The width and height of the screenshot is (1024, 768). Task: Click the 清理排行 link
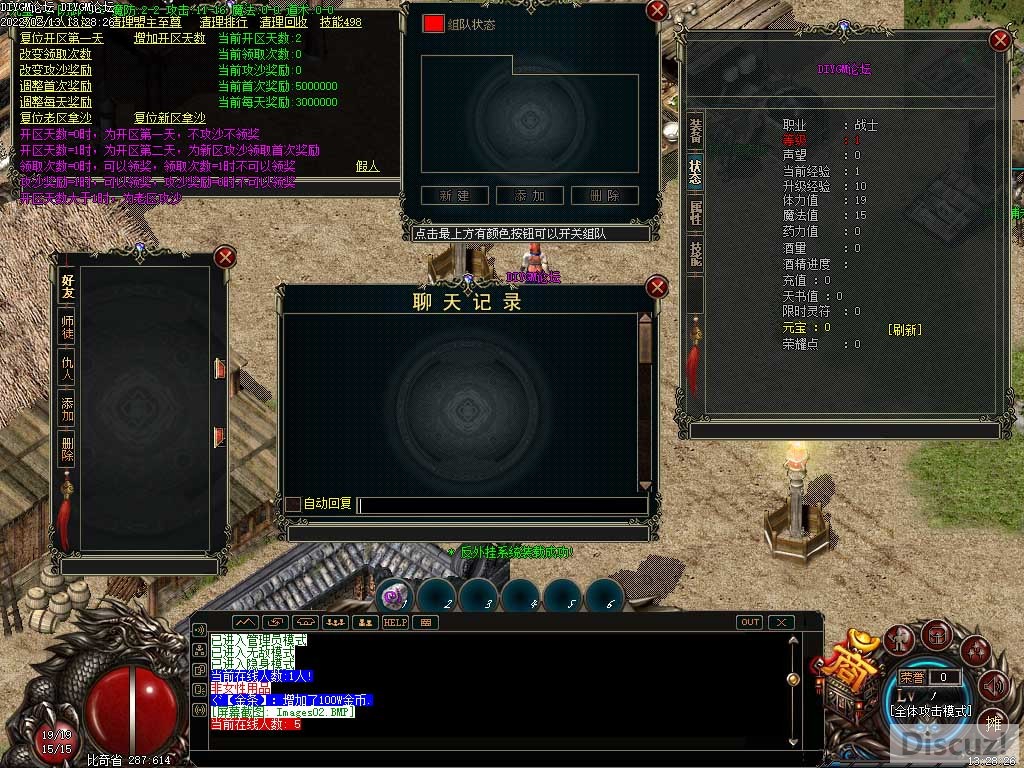pos(225,22)
